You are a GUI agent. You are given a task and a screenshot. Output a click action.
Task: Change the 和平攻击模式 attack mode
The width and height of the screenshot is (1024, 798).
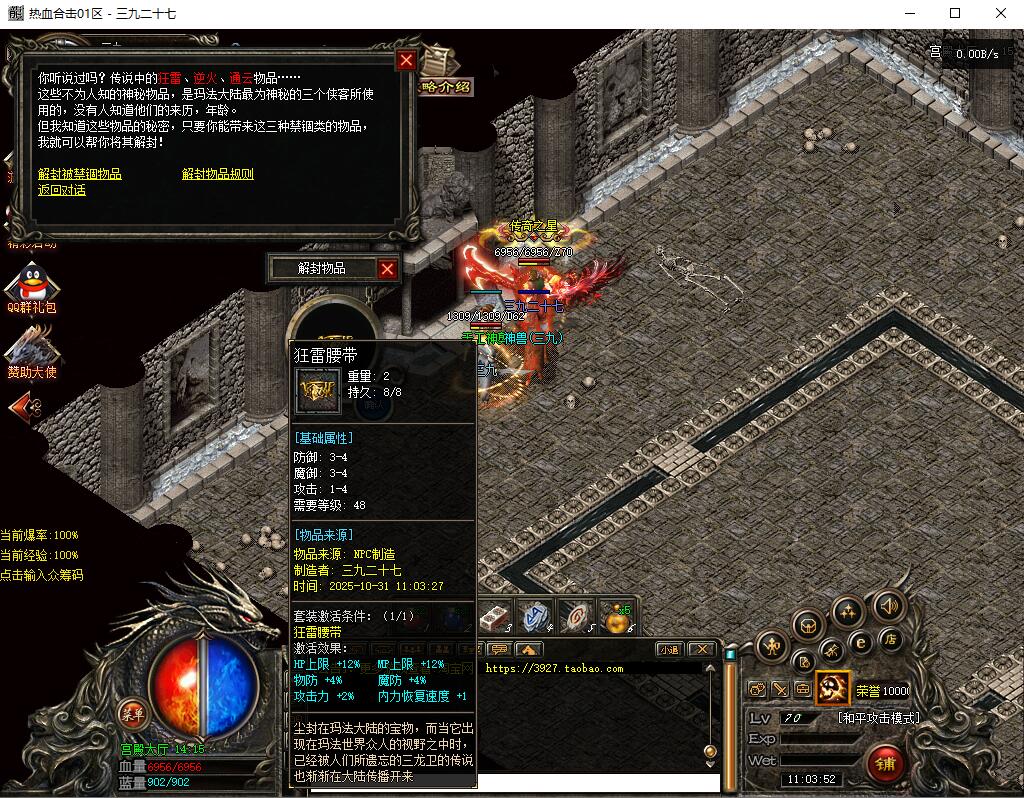(x=878, y=718)
